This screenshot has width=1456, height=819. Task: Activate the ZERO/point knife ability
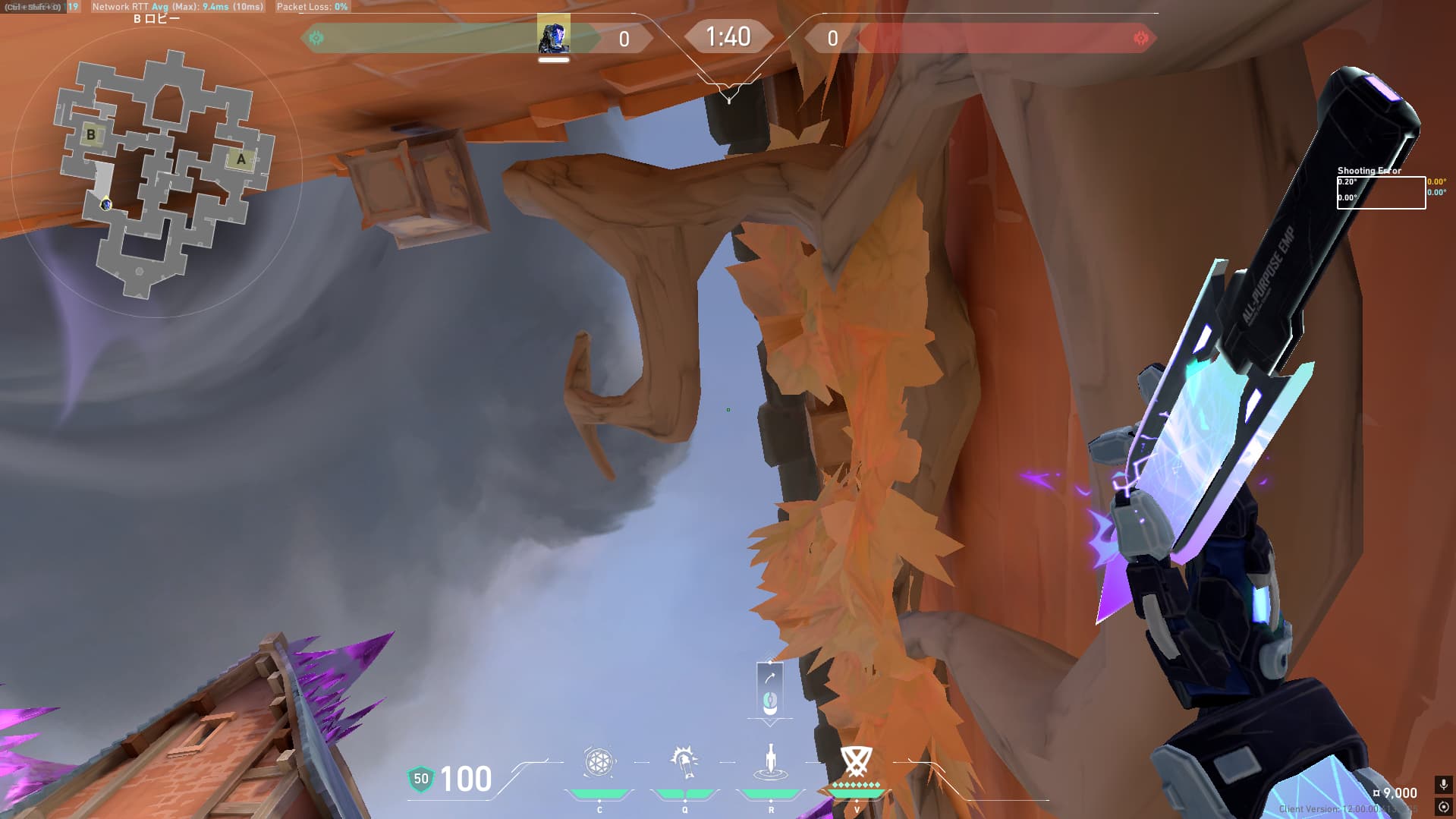pos(771,762)
